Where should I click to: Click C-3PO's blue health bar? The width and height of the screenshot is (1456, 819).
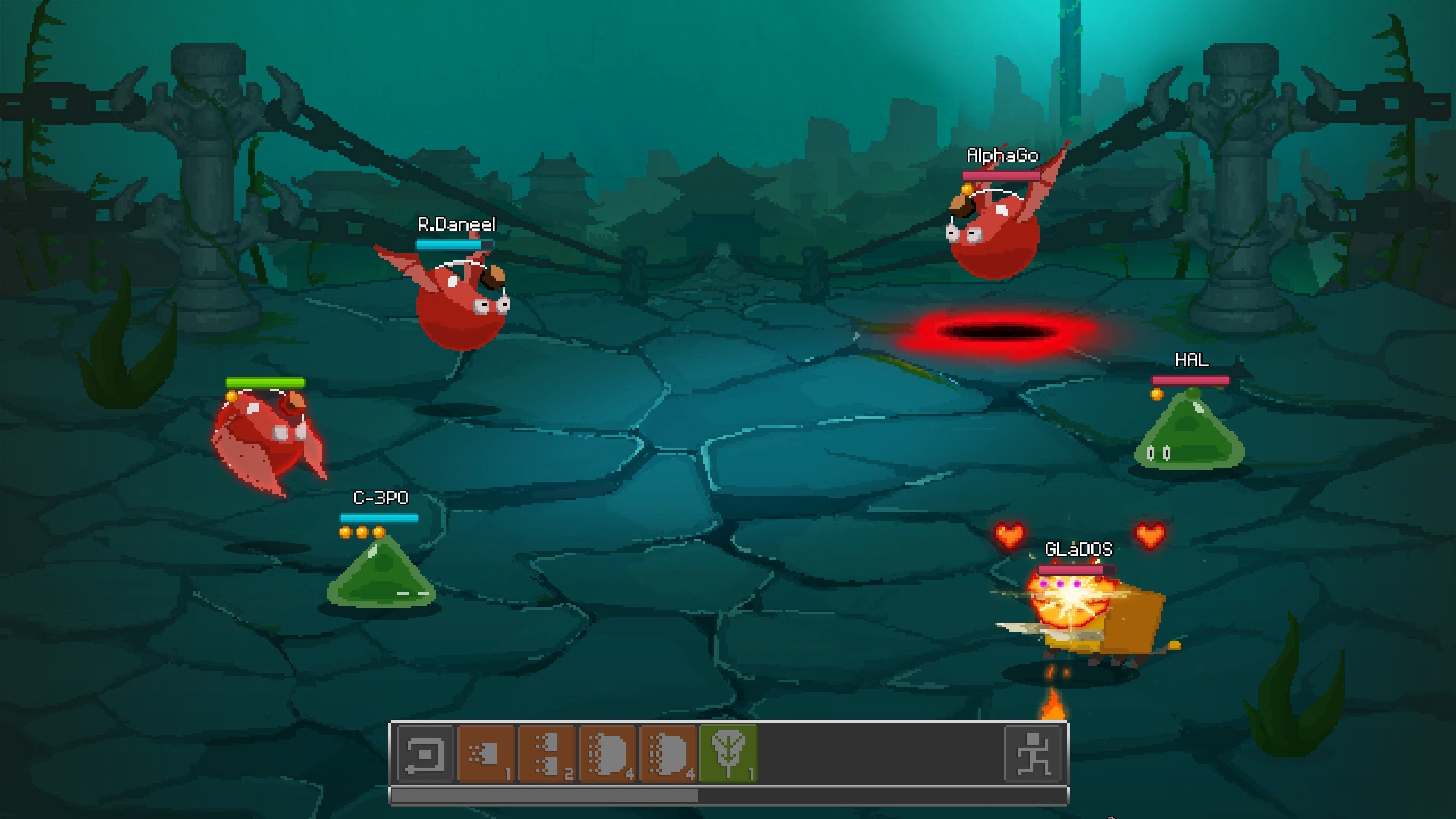click(378, 518)
